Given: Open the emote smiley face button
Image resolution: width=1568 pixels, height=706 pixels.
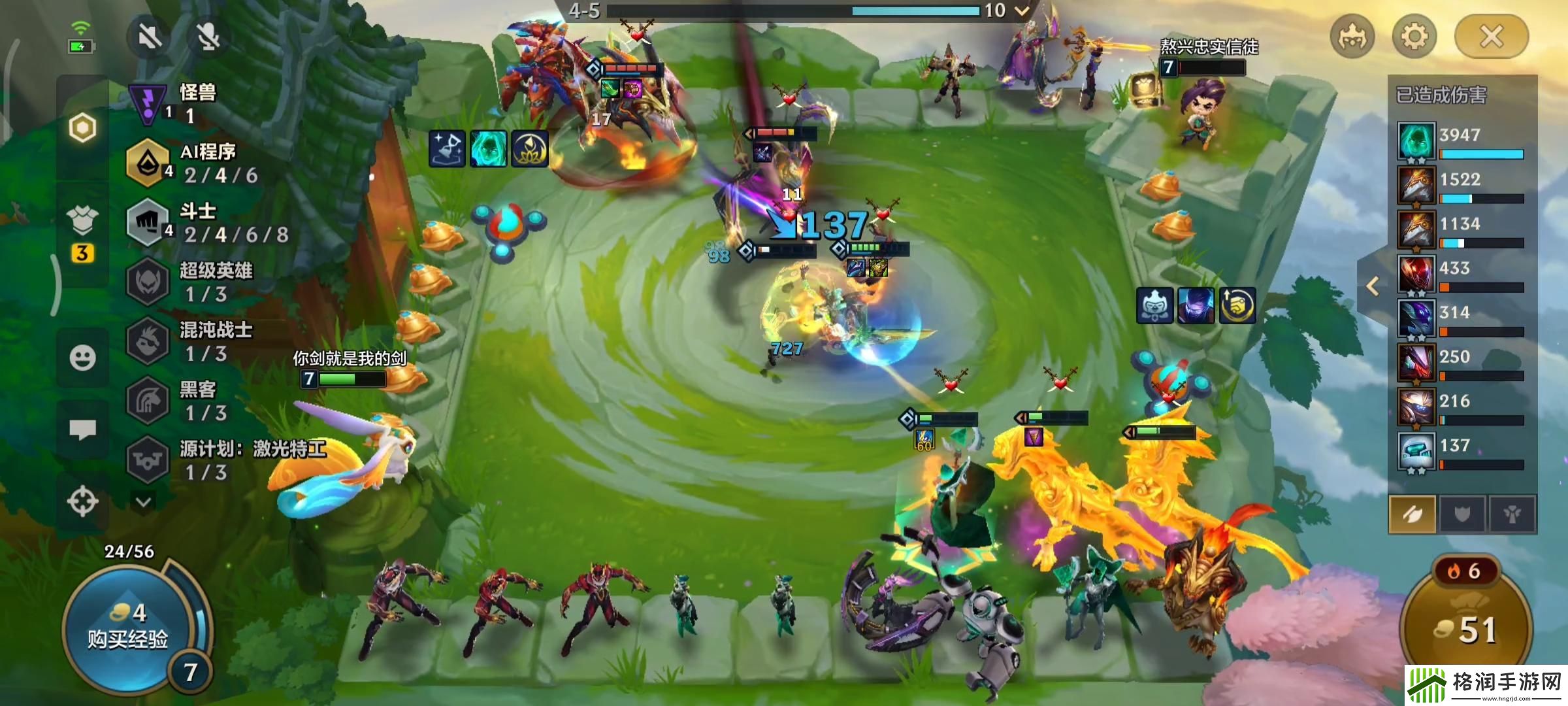Looking at the screenshot, I should [82, 358].
